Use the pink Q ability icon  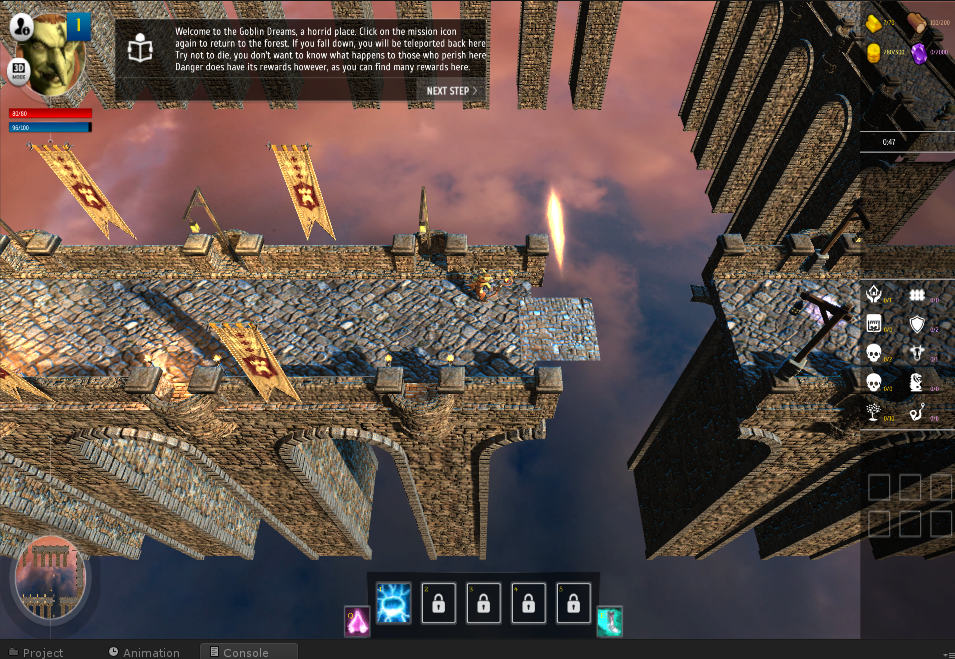click(x=357, y=621)
